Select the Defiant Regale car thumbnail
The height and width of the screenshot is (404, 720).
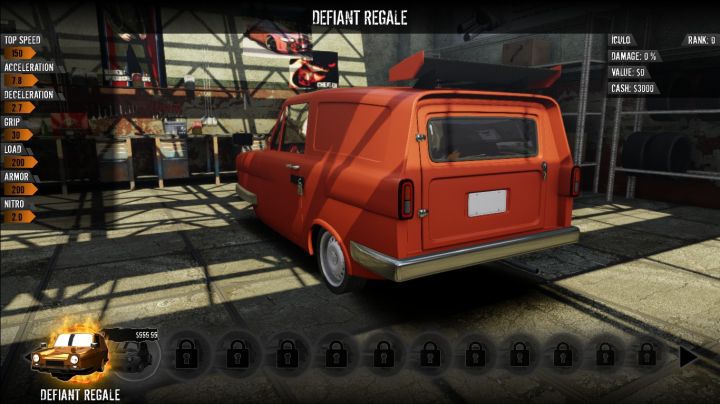[67, 354]
